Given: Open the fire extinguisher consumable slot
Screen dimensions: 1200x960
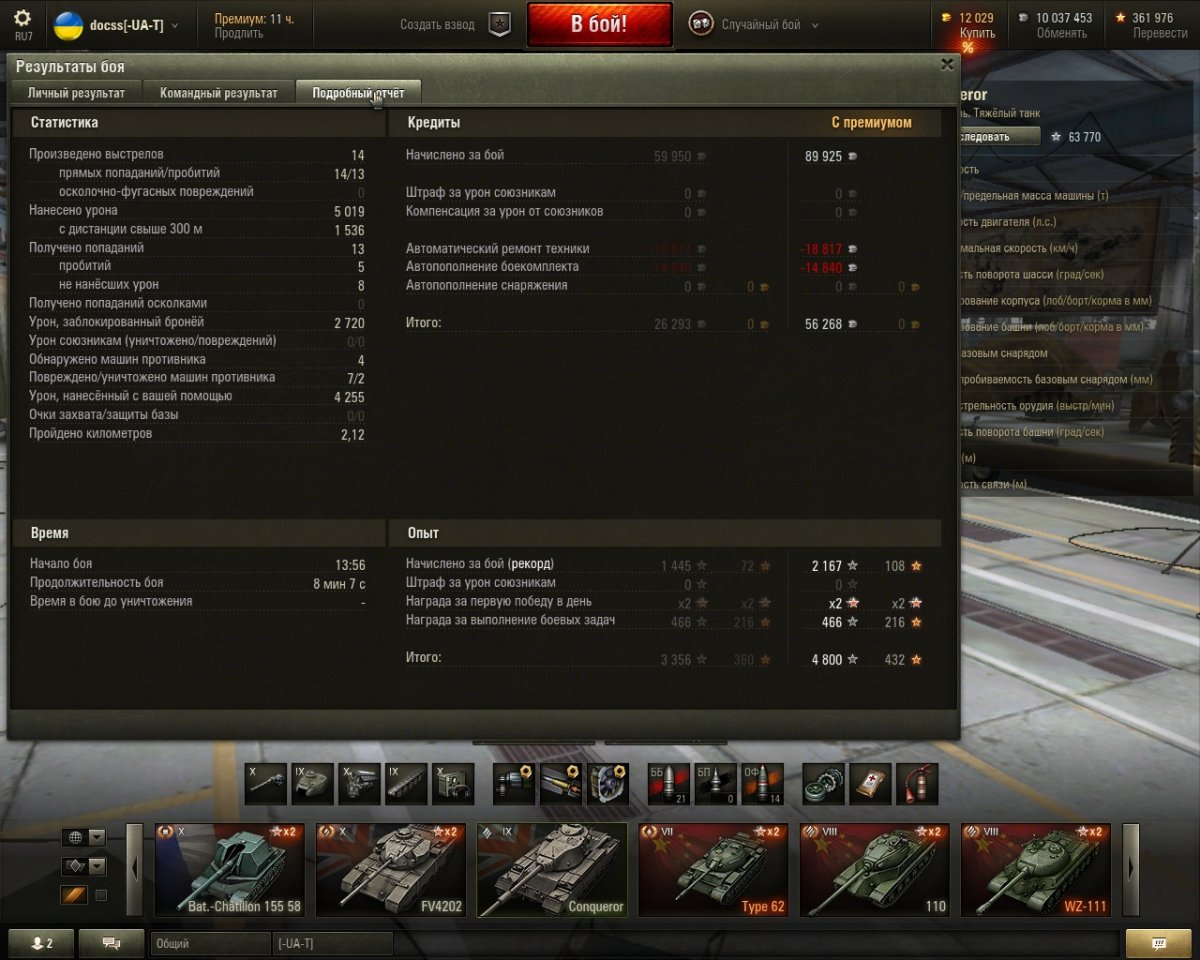Looking at the screenshot, I should 916,784.
